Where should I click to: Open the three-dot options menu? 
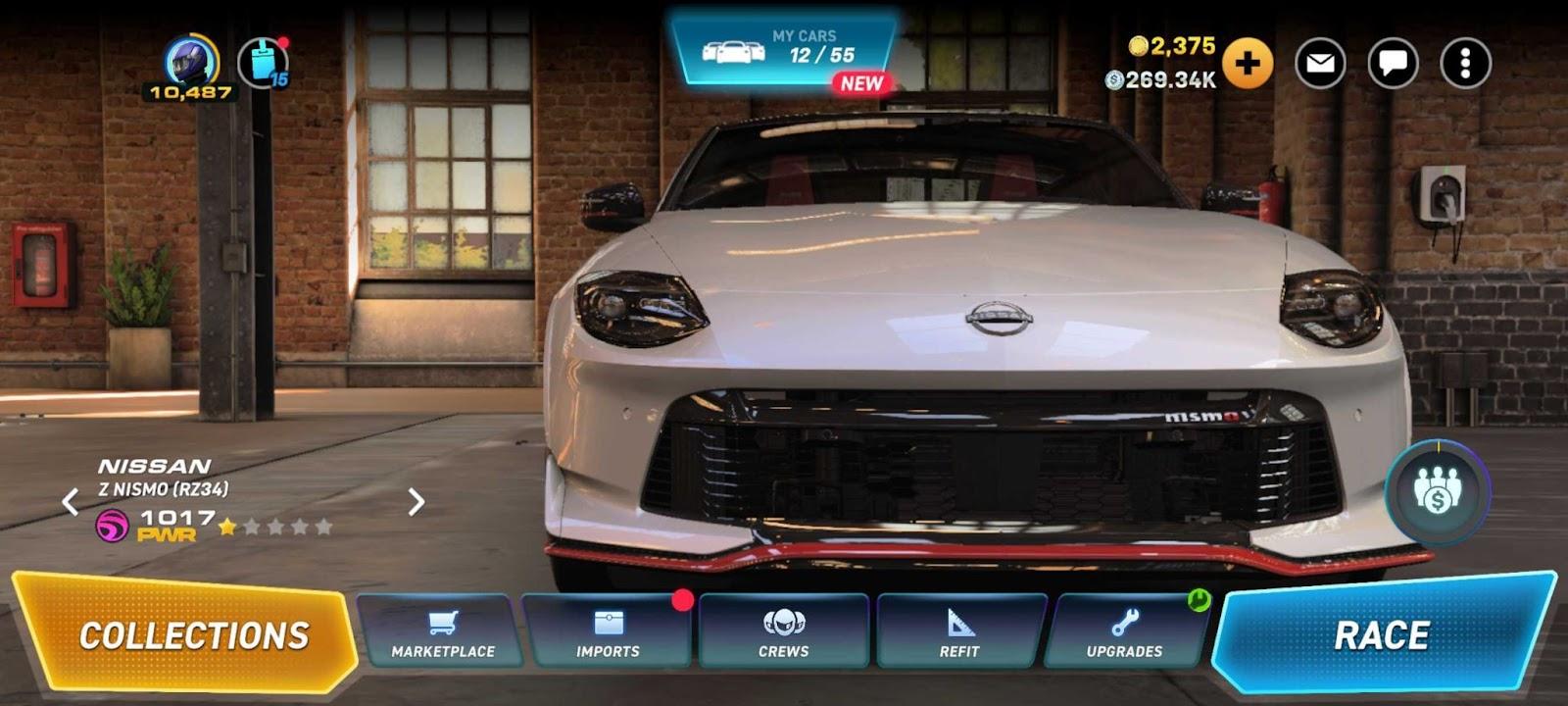(x=1465, y=64)
